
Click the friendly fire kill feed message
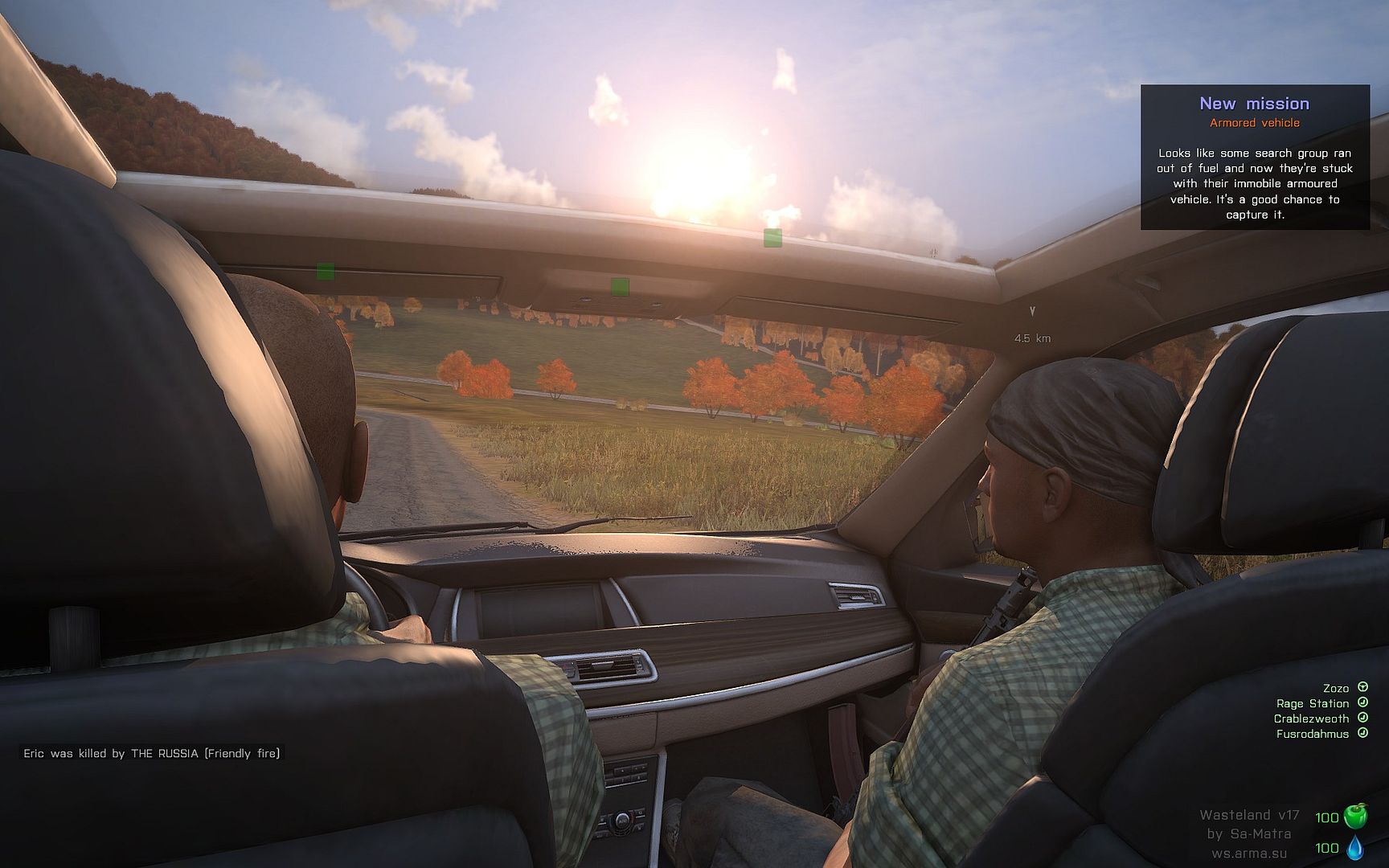(x=152, y=753)
